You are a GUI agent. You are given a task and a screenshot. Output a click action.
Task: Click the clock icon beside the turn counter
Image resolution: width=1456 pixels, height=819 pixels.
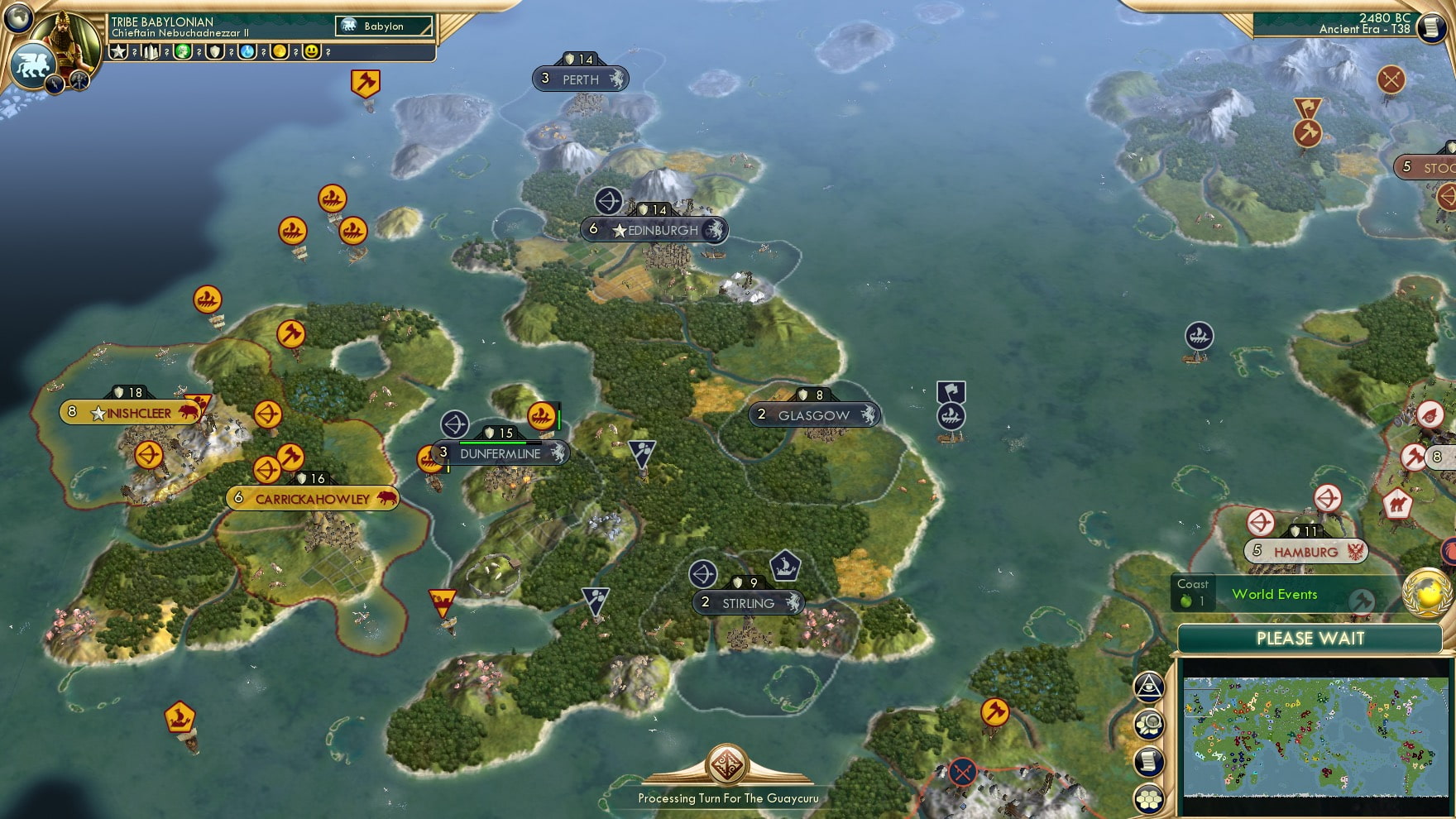(x=1430, y=29)
